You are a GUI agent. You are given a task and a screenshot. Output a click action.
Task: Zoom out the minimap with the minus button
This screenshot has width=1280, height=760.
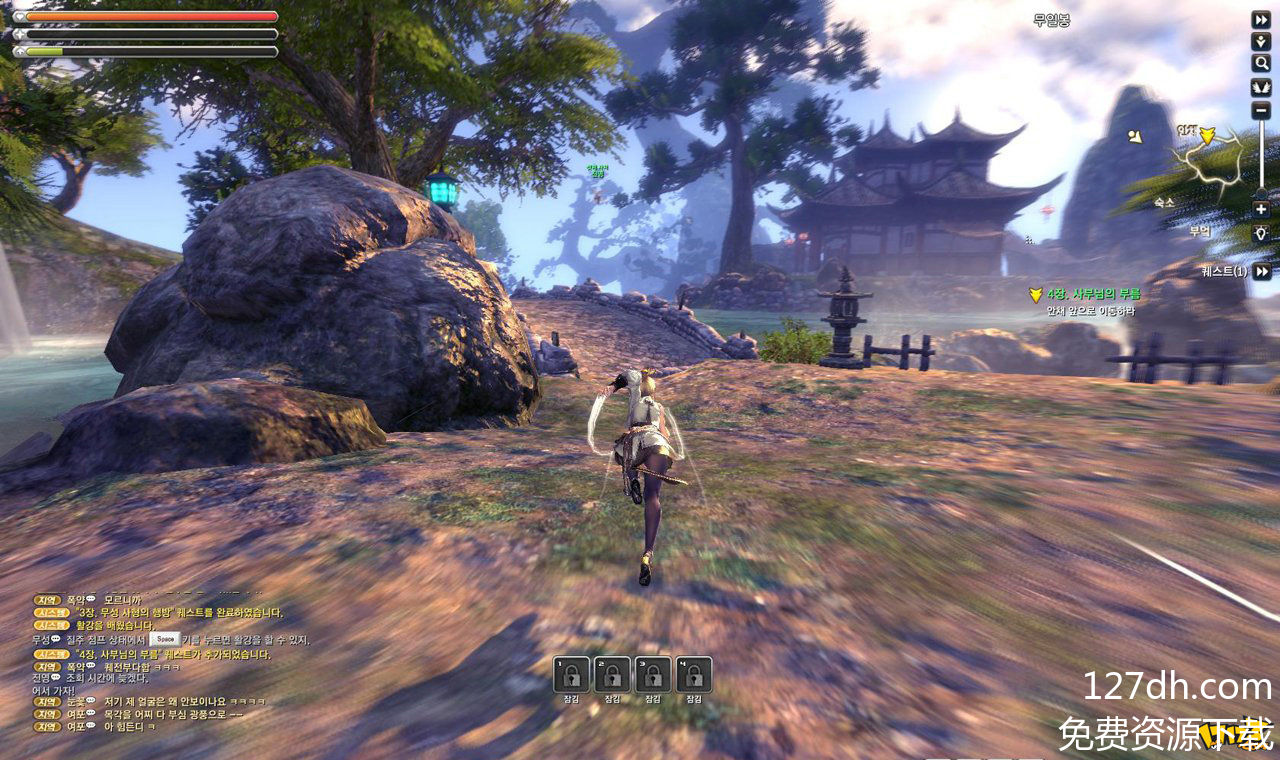1261,110
